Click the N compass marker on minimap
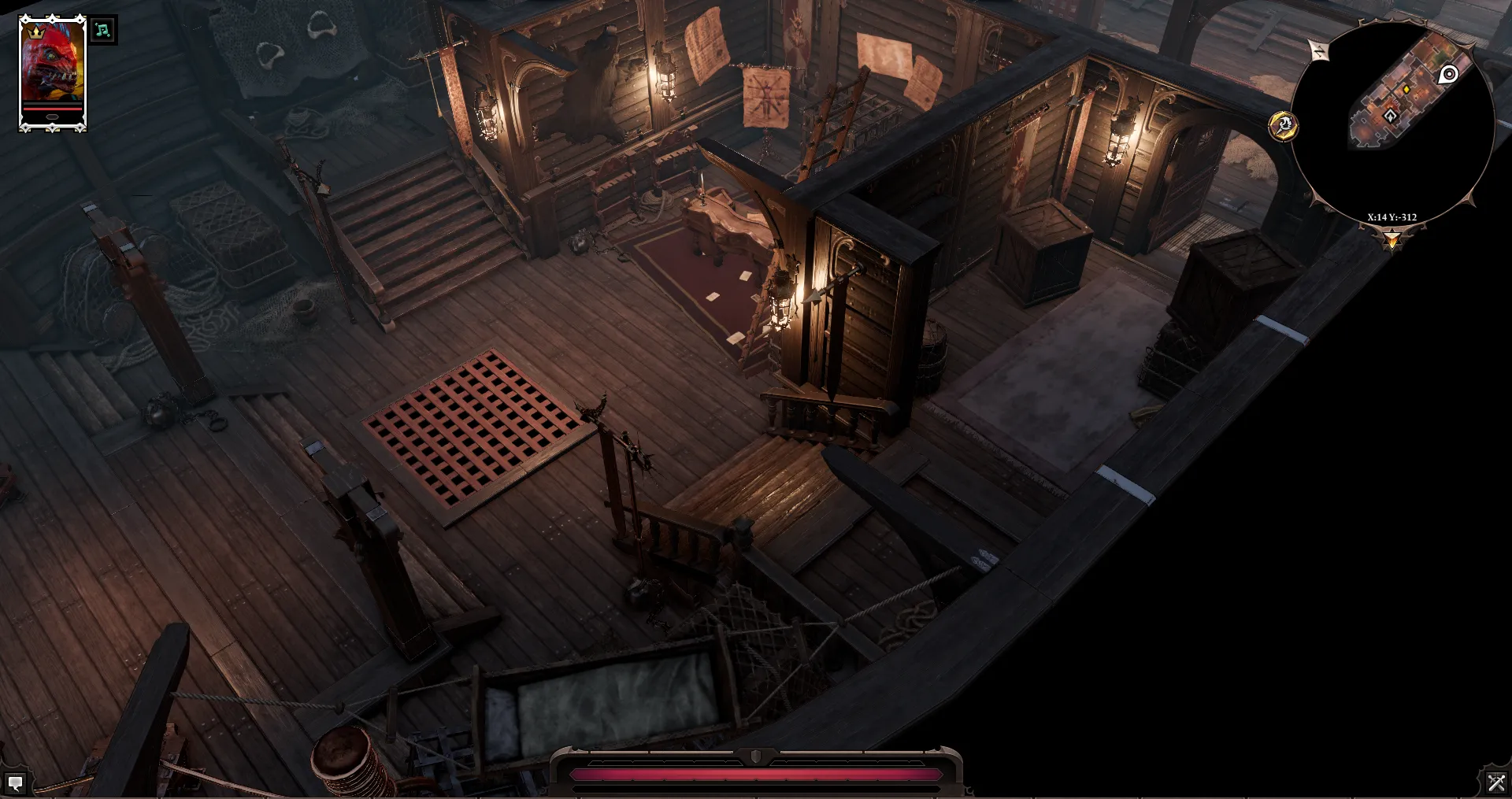Screen dimensions: 1512x799 pos(1319,51)
